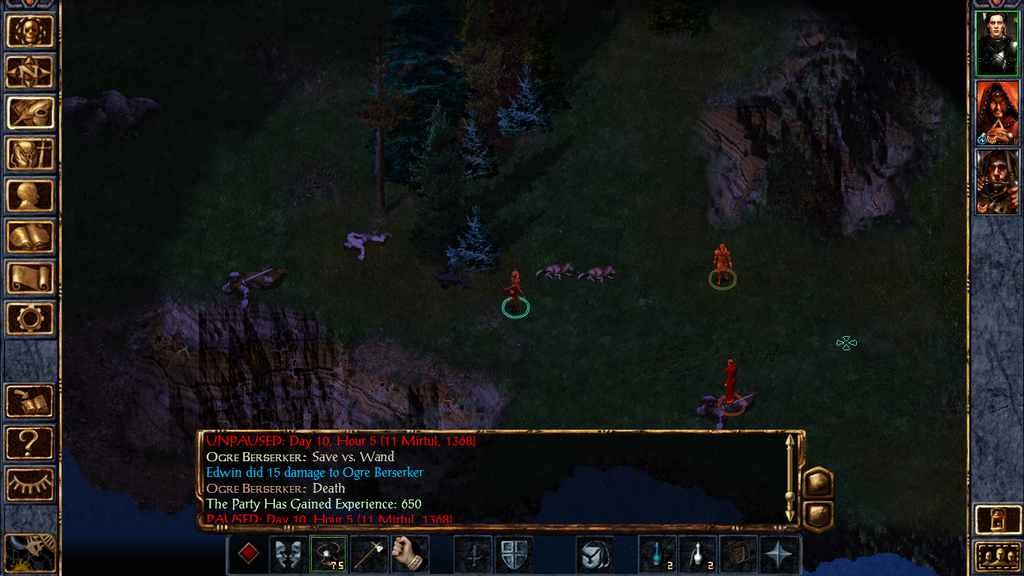
Task: Open the journal with the quill button
Action: pos(30,112)
